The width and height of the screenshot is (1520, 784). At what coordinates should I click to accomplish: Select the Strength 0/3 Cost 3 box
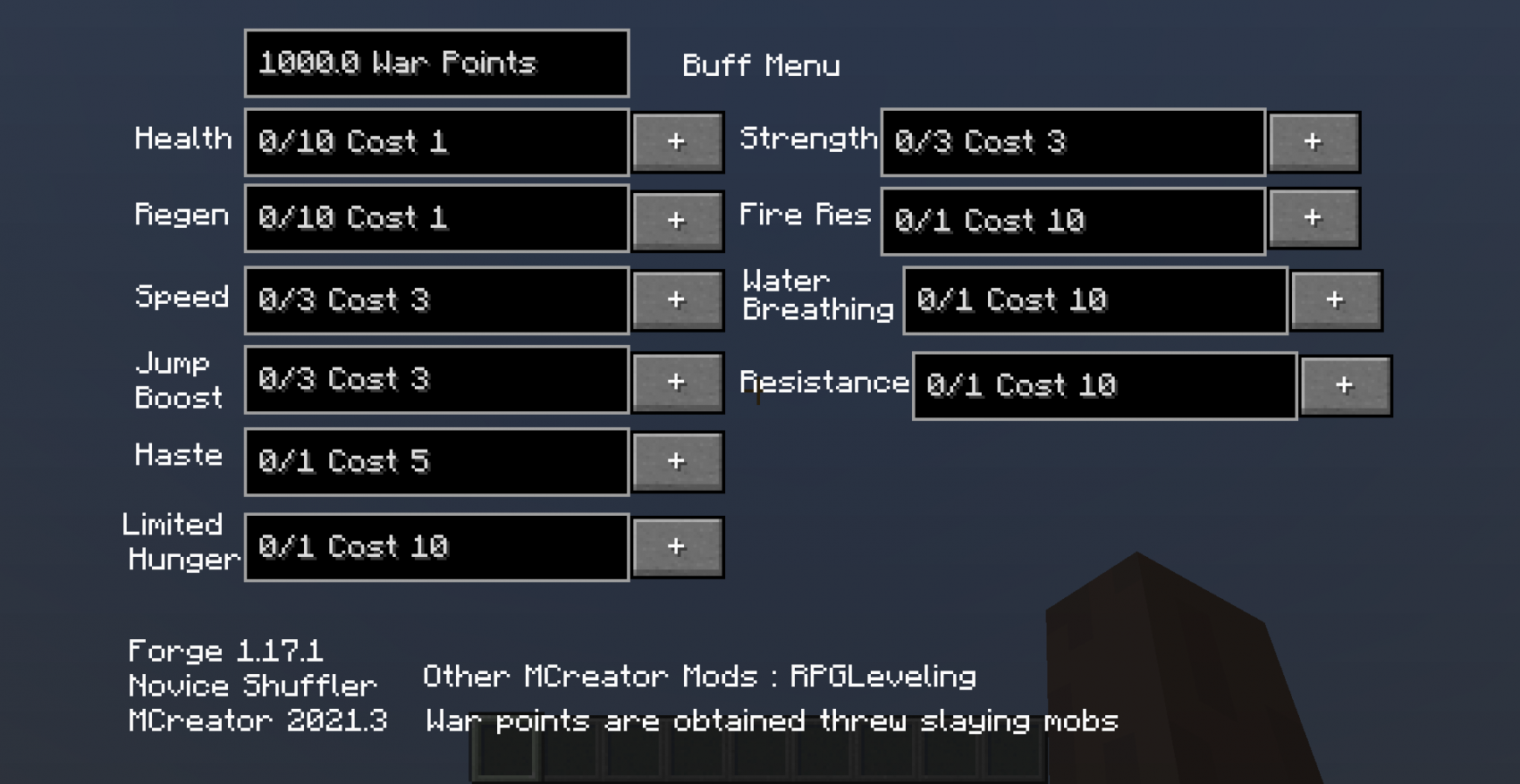coord(1072,141)
